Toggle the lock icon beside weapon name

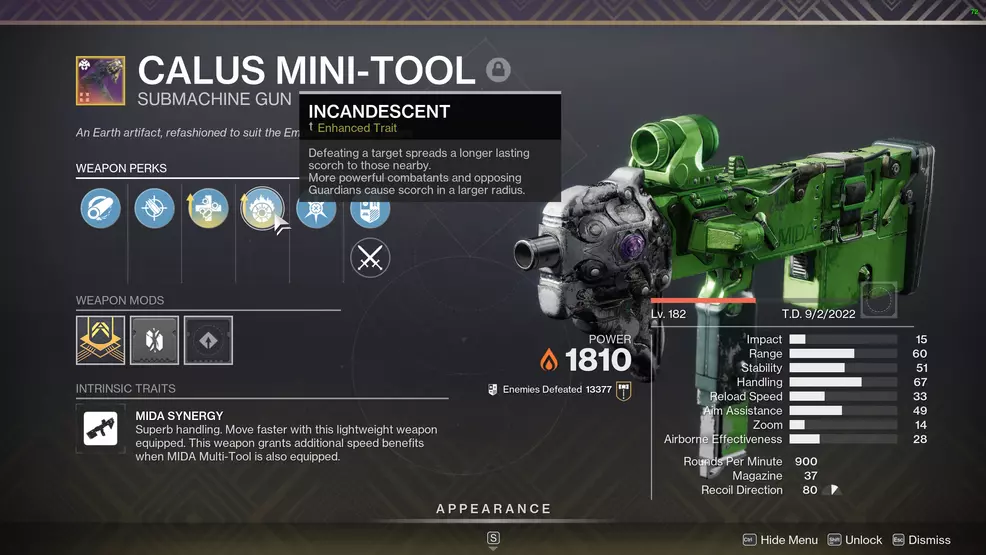pos(498,70)
